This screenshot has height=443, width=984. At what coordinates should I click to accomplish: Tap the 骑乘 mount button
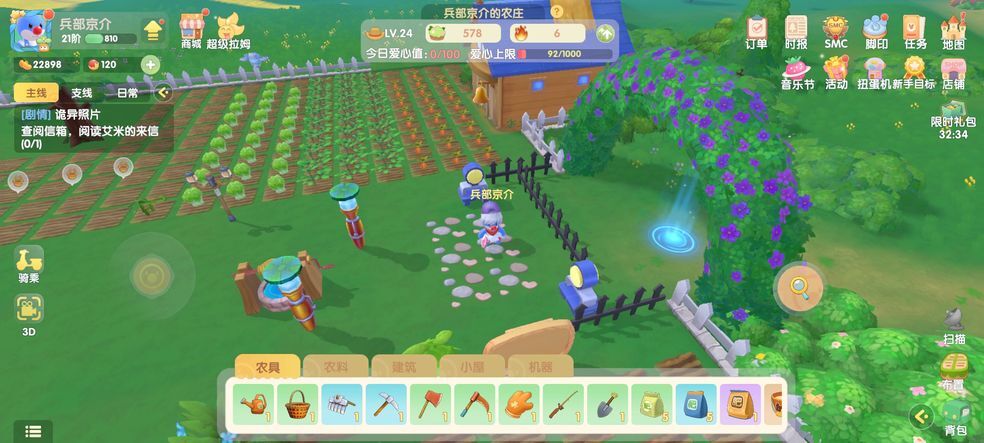29,264
